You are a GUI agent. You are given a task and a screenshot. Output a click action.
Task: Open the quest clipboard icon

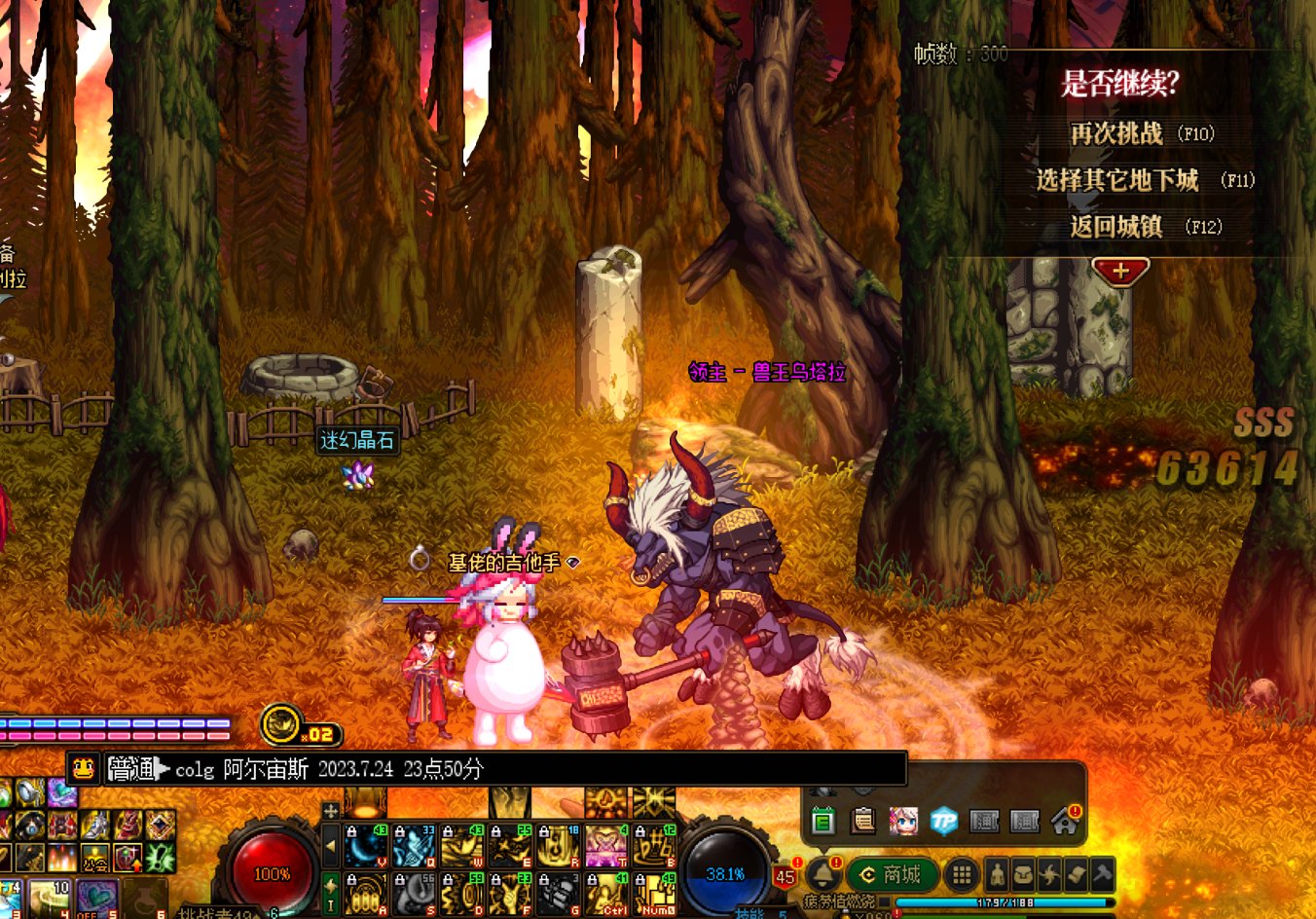[x=863, y=822]
